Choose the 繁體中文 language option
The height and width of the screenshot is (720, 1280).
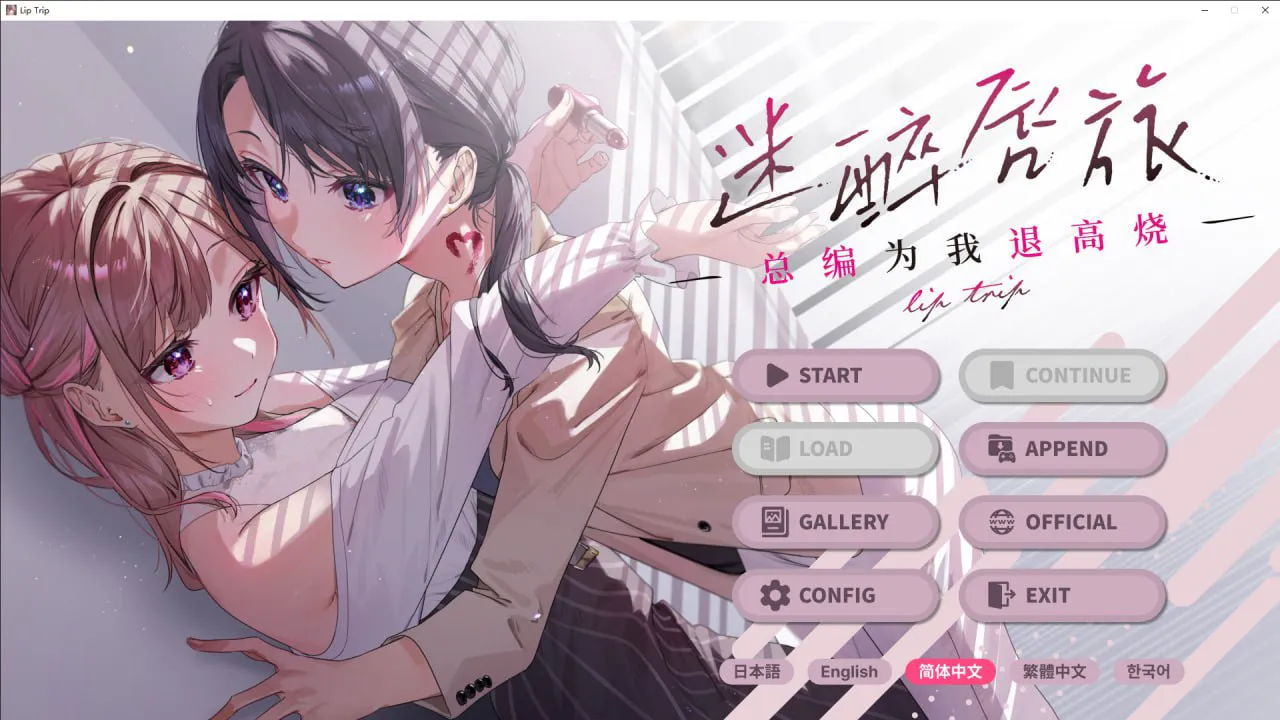click(1056, 672)
